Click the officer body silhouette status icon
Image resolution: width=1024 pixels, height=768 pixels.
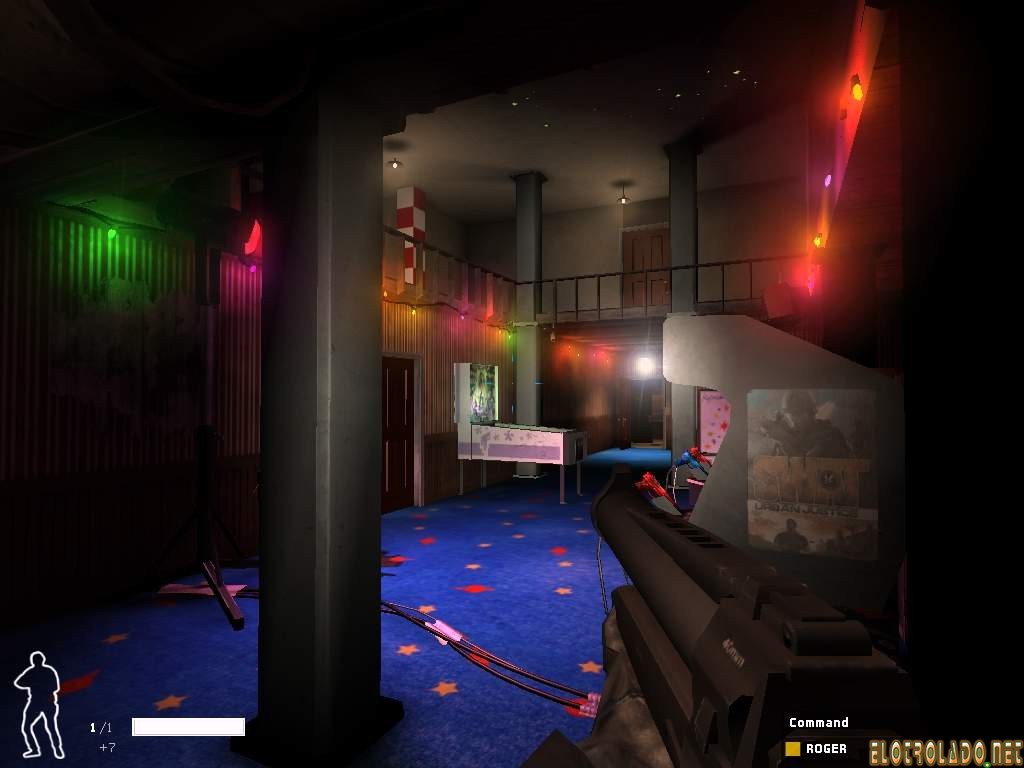(x=38, y=703)
